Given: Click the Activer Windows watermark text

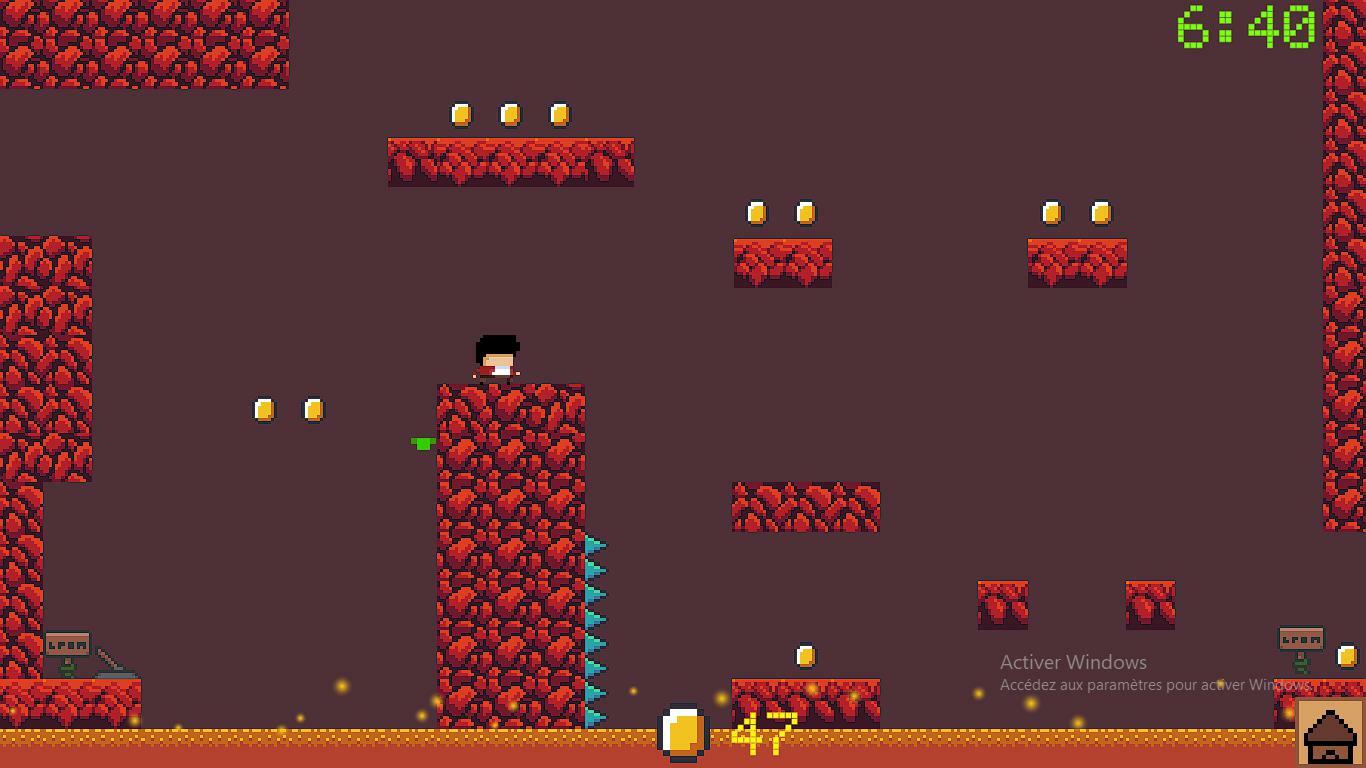Looking at the screenshot, I should point(1073,663).
